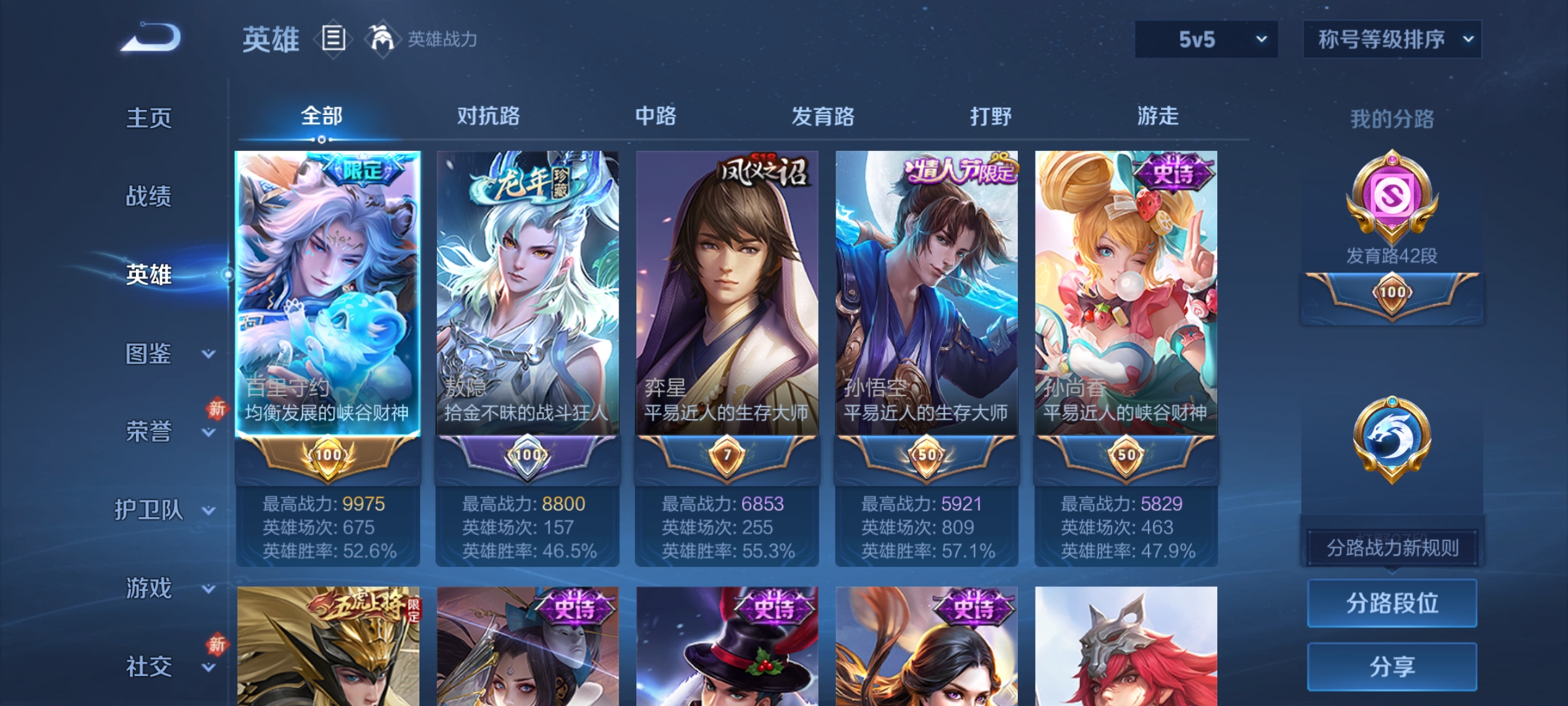
Task: Switch to the 中路 tab
Action: (x=657, y=117)
